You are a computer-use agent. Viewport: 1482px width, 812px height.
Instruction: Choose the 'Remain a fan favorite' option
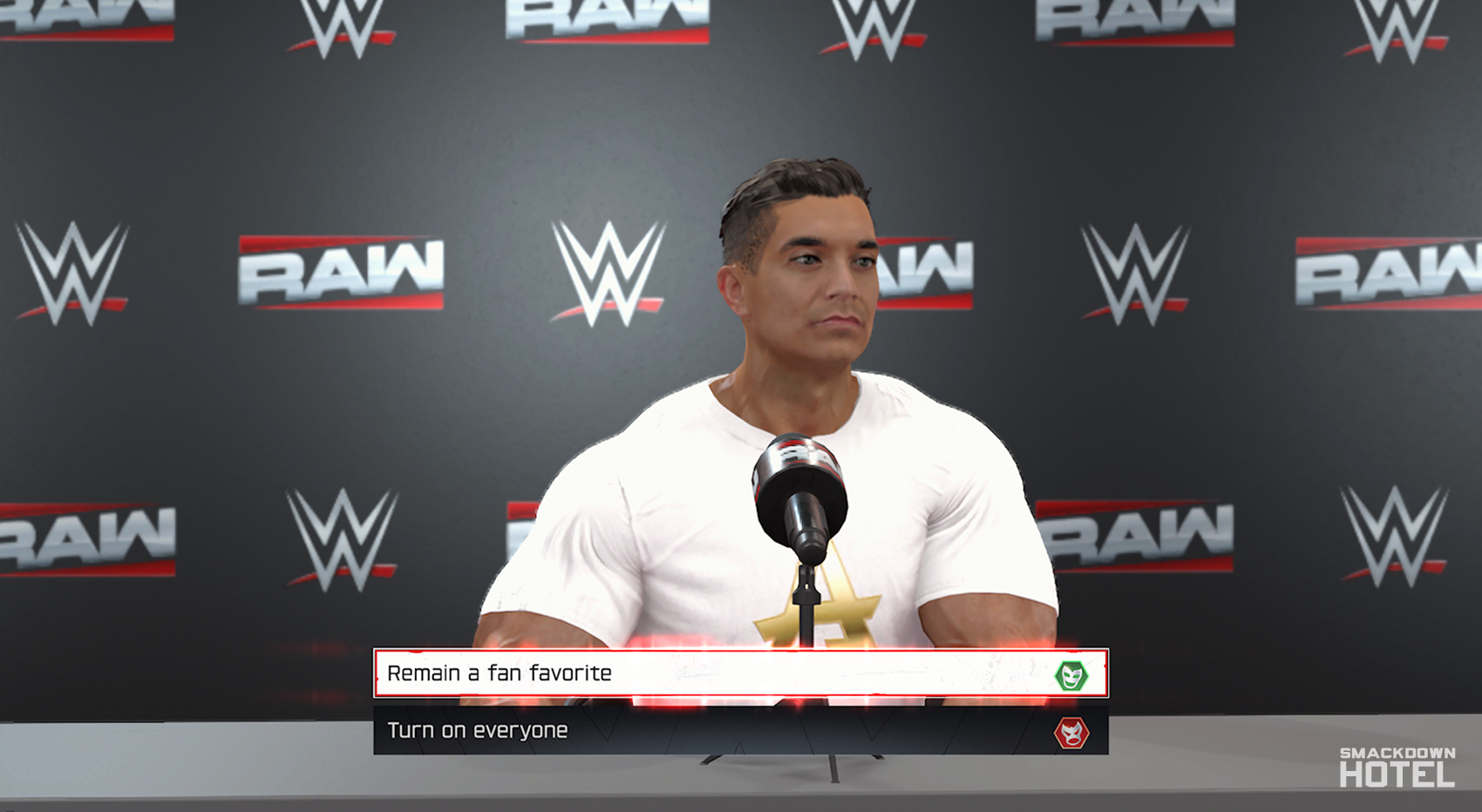click(x=610, y=671)
